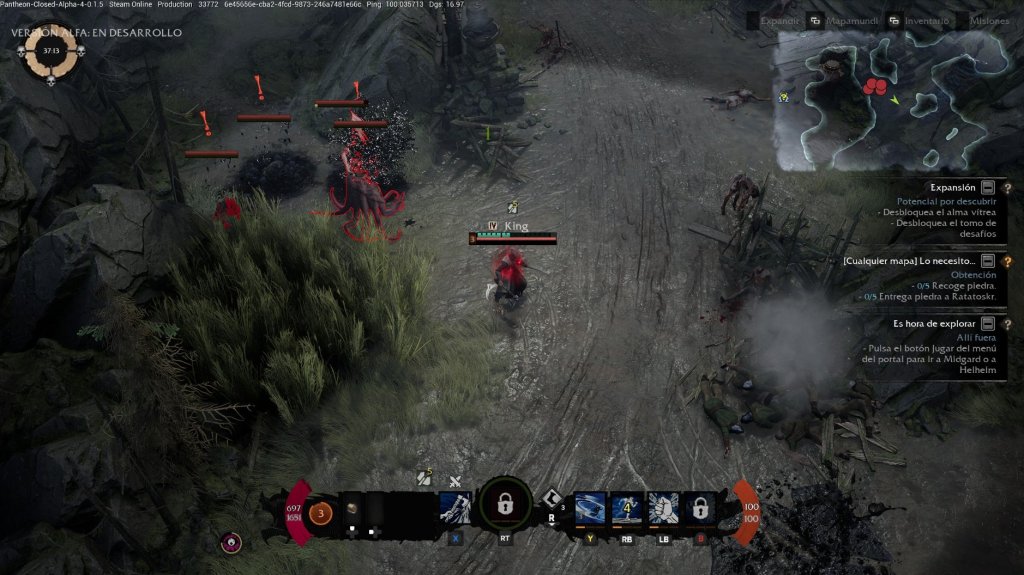Show help for Es hora de explorar
Viewport: 1024px width, 575px height.
(x=1007, y=324)
